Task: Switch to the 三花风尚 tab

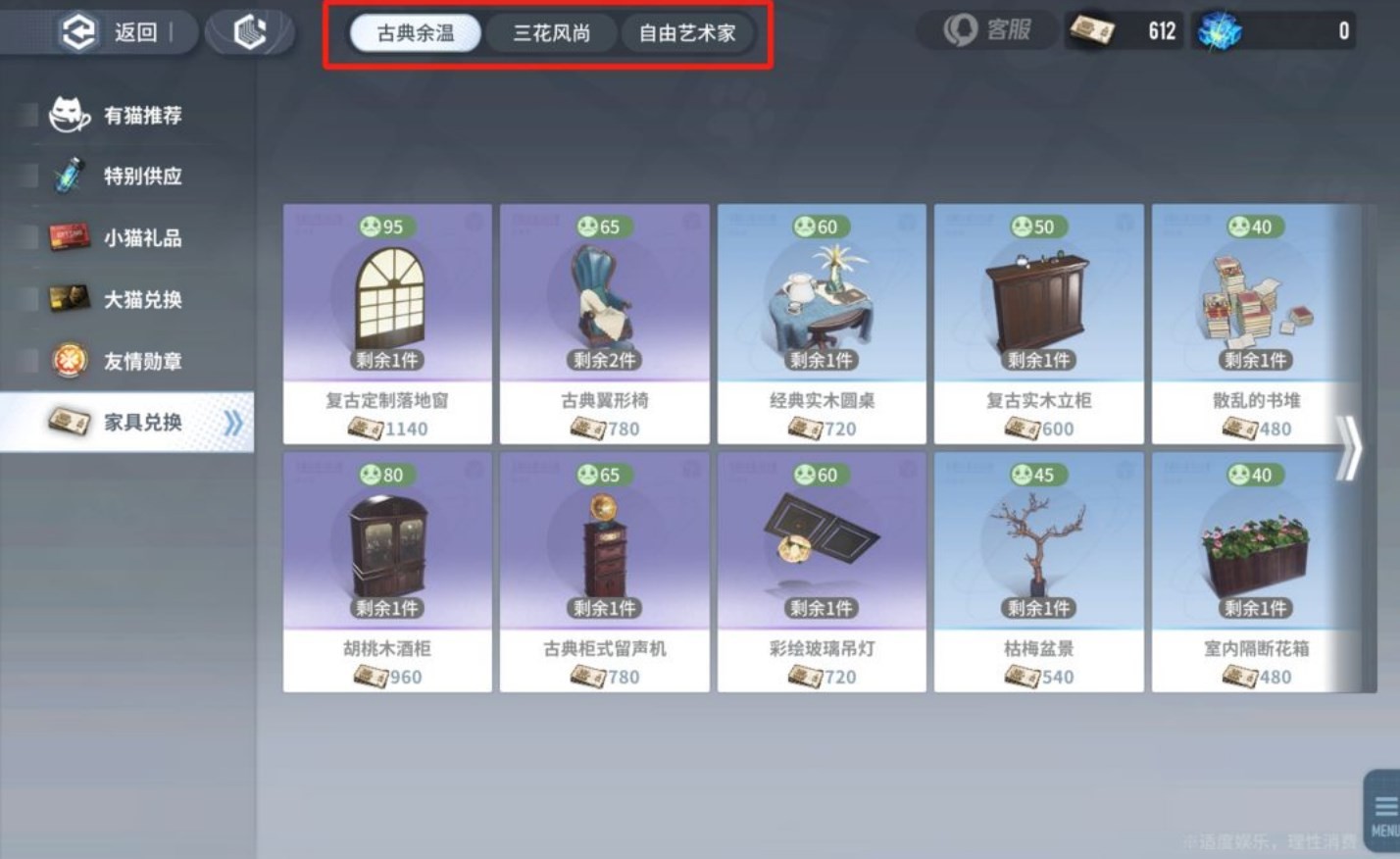Action: point(551,31)
